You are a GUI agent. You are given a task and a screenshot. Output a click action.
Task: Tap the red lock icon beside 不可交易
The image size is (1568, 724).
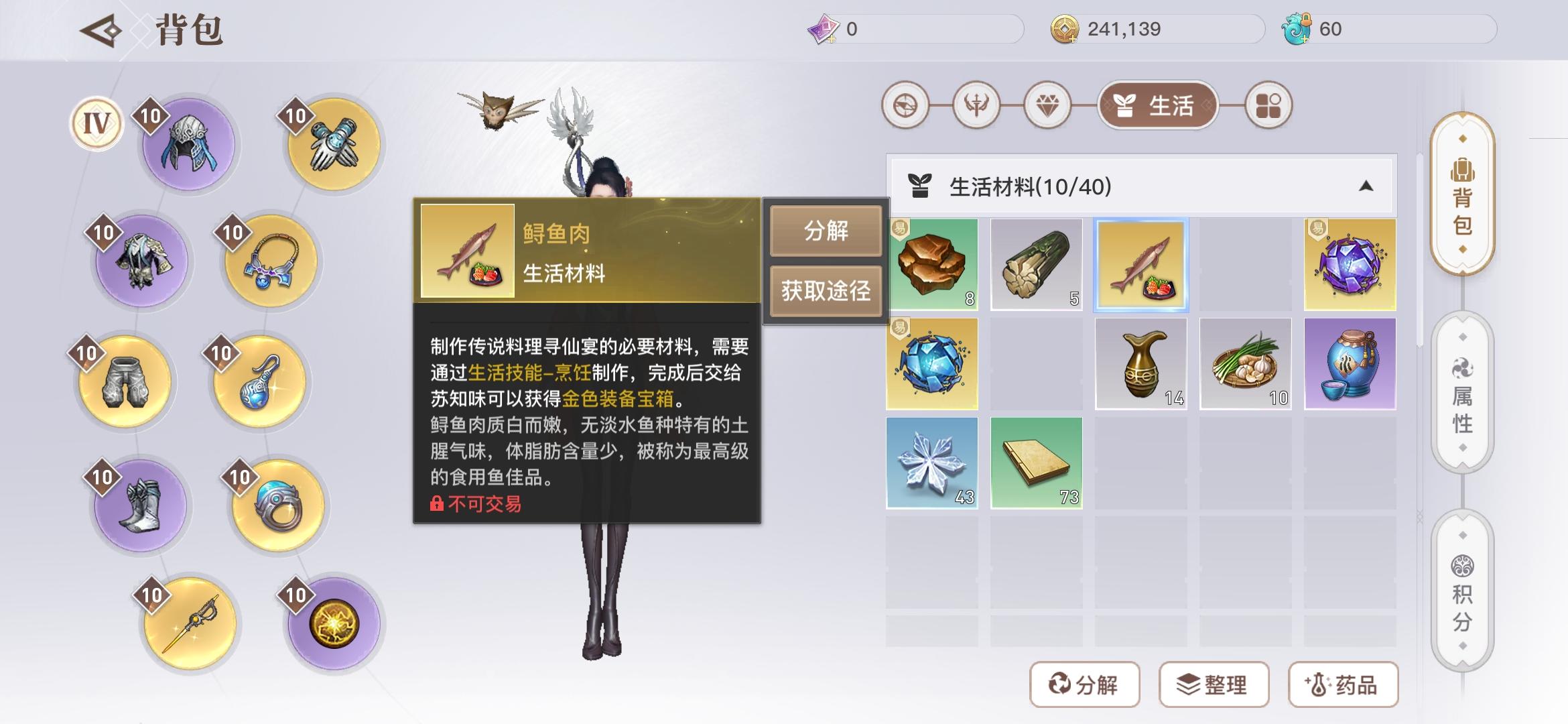coord(437,503)
